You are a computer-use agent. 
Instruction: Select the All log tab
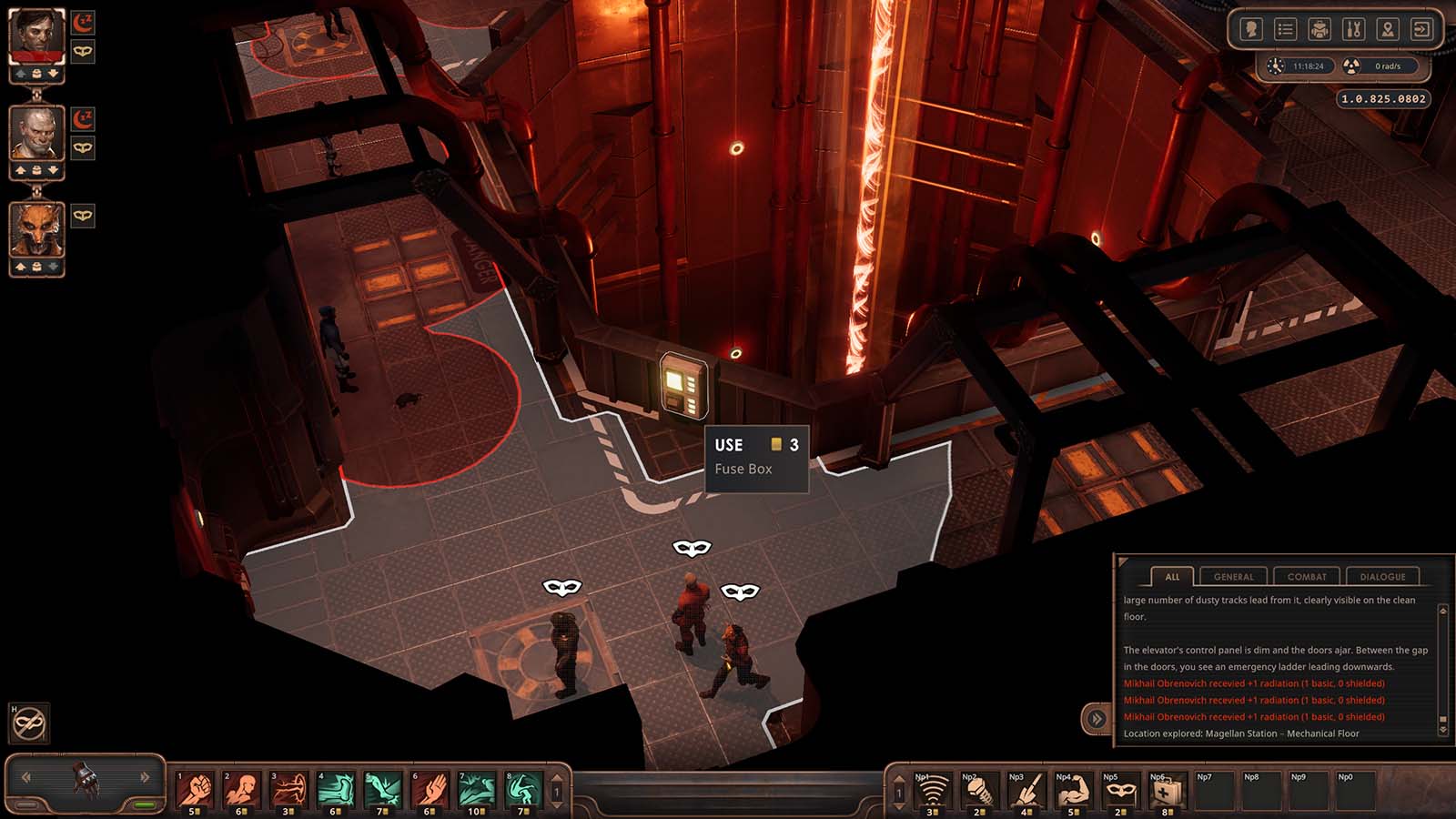(1172, 577)
